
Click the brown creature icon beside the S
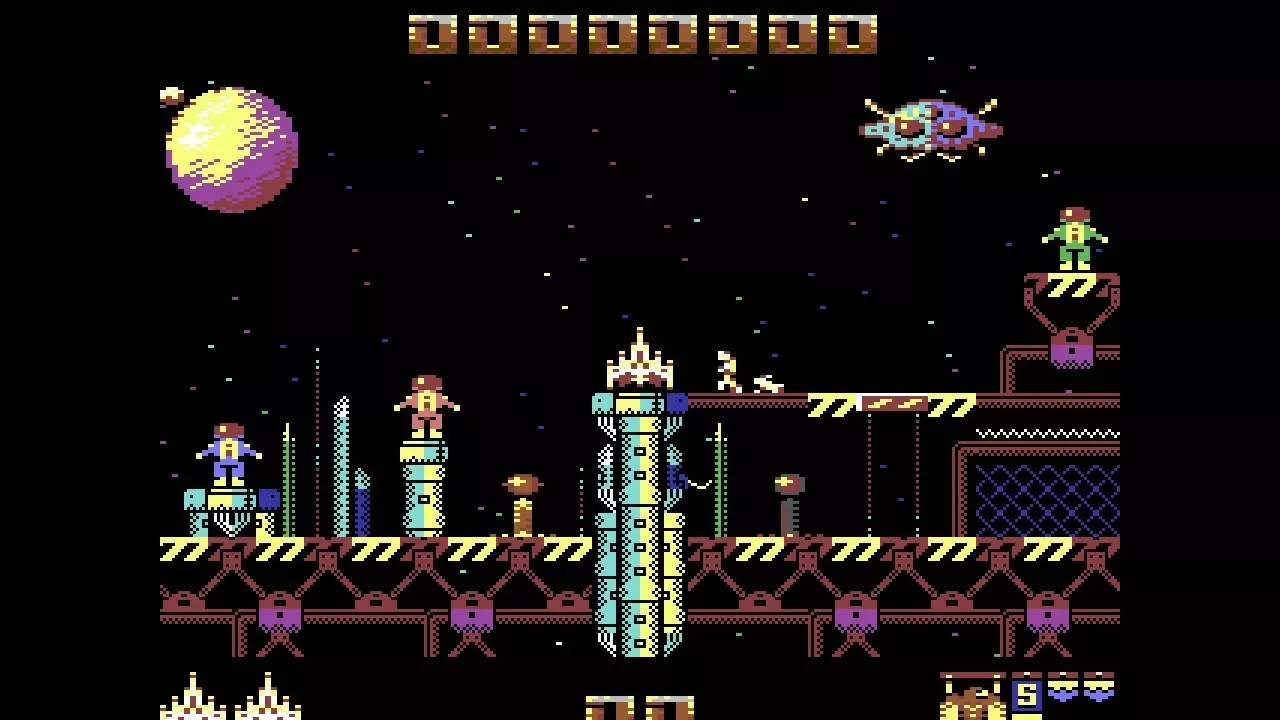tap(972, 697)
